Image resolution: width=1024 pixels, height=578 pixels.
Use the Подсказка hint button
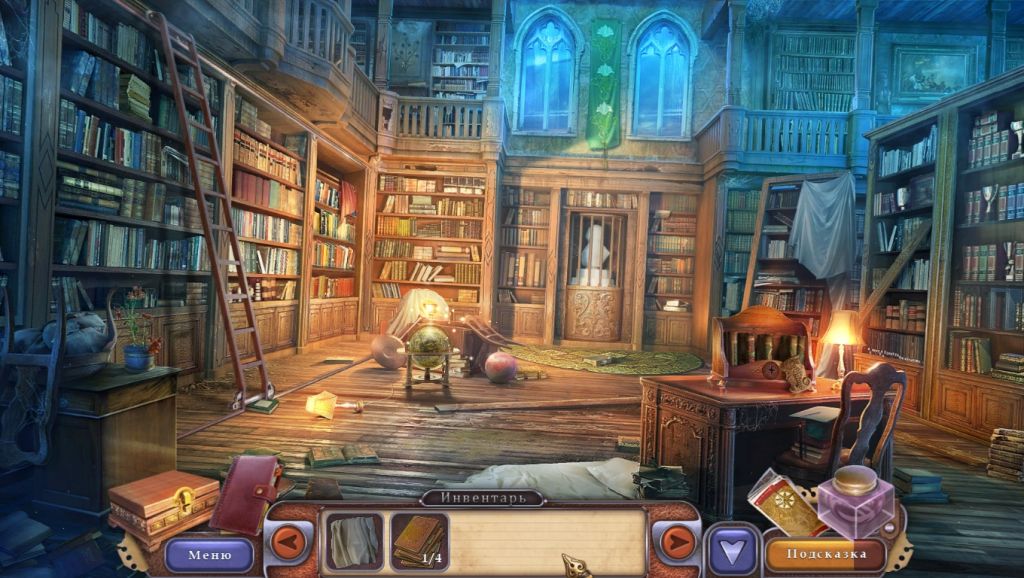(x=824, y=553)
